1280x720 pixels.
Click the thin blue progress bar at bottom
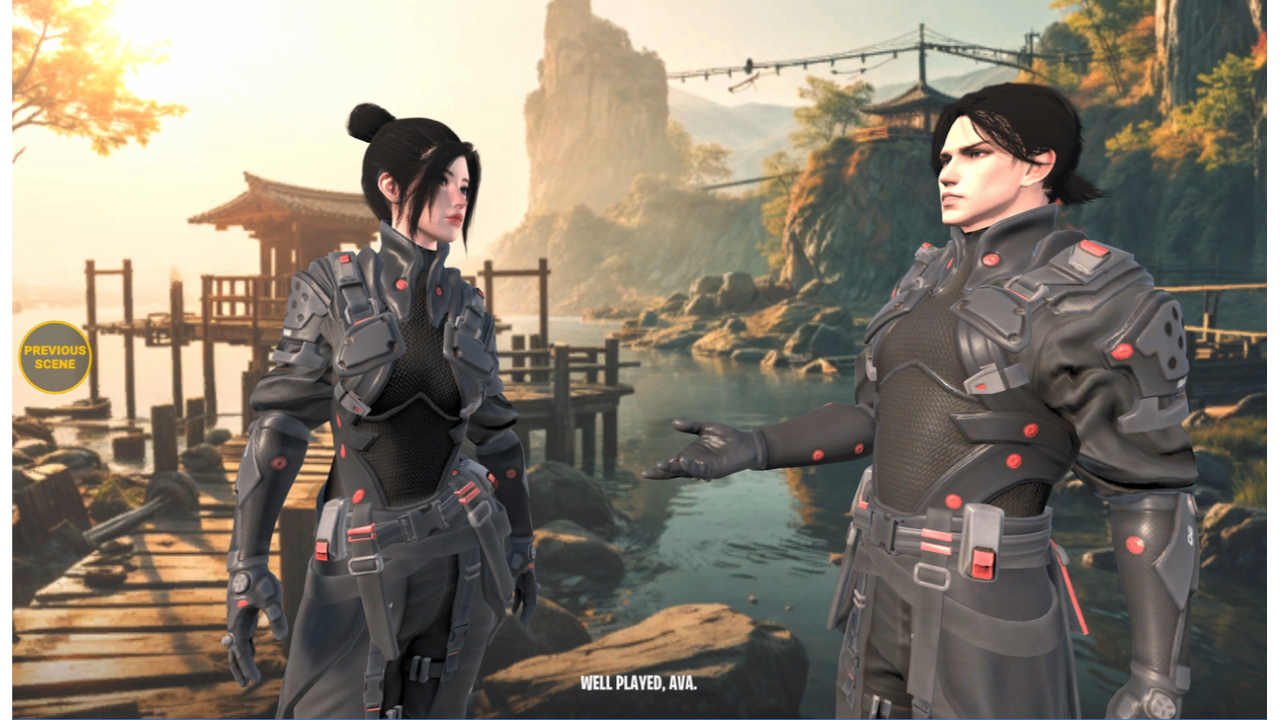point(640,717)
